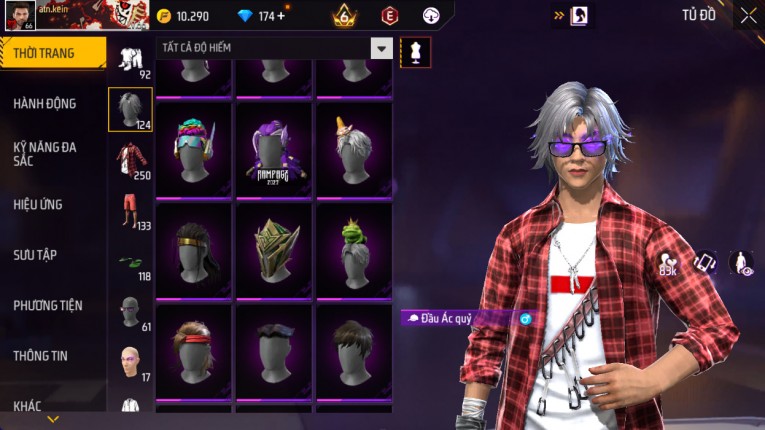Open the Phương Tiện category

(48, 305)
